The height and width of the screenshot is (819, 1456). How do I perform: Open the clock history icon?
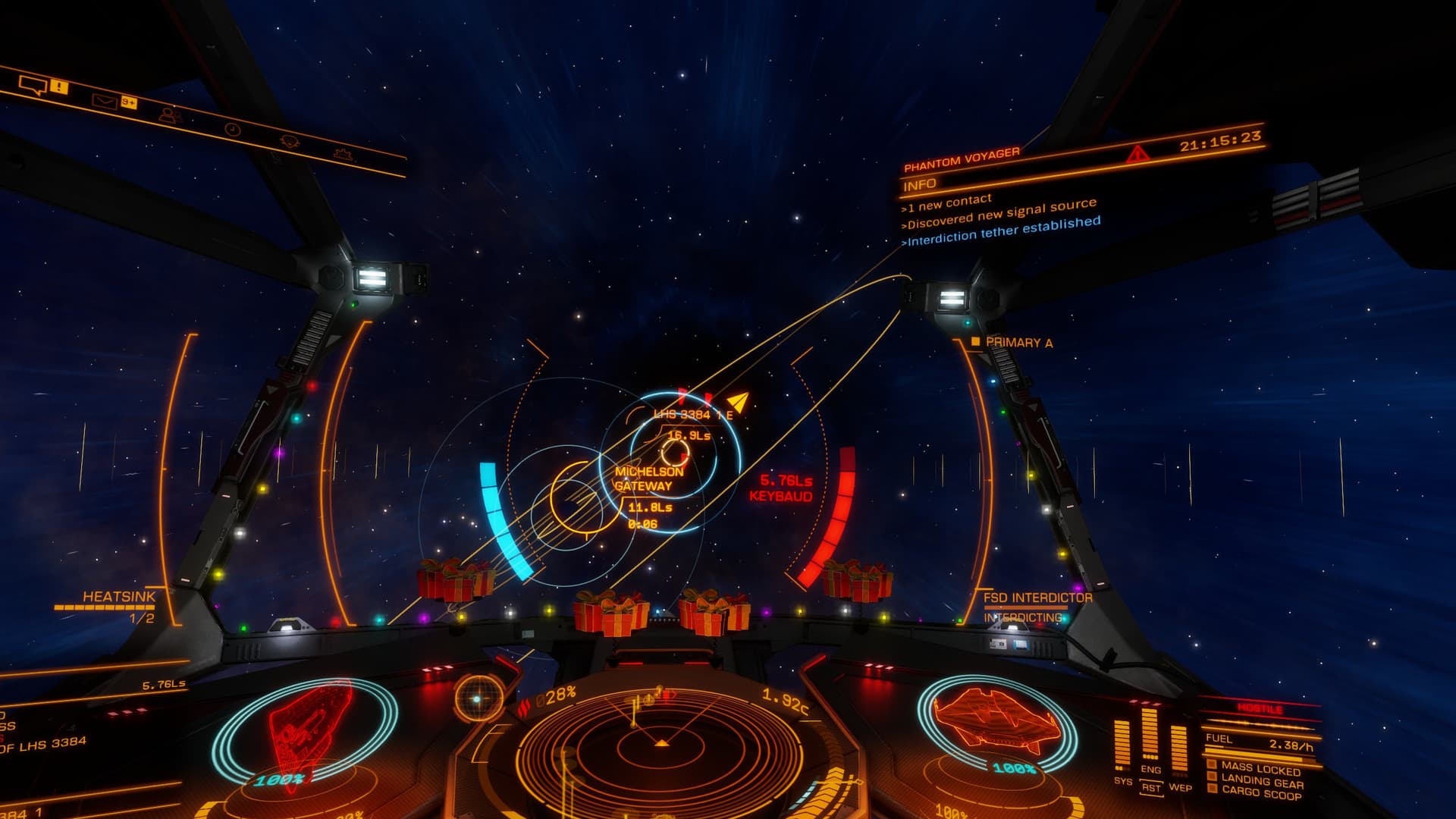233,130
